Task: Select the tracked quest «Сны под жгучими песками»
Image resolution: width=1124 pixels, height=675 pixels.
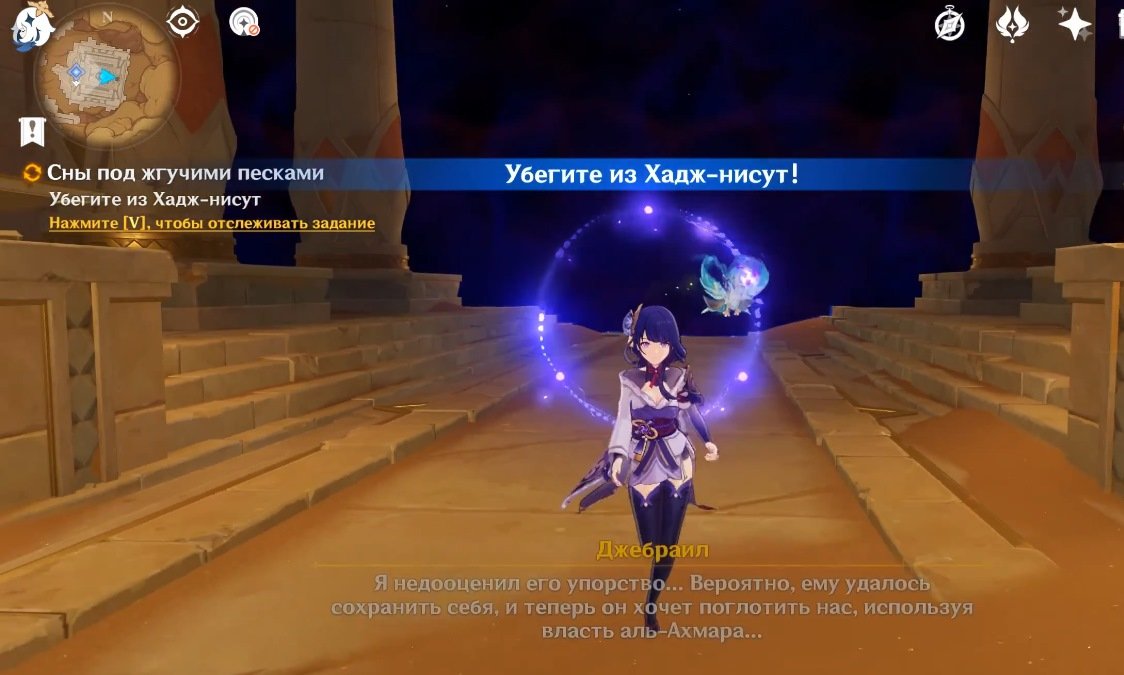Action: (186, 173)
